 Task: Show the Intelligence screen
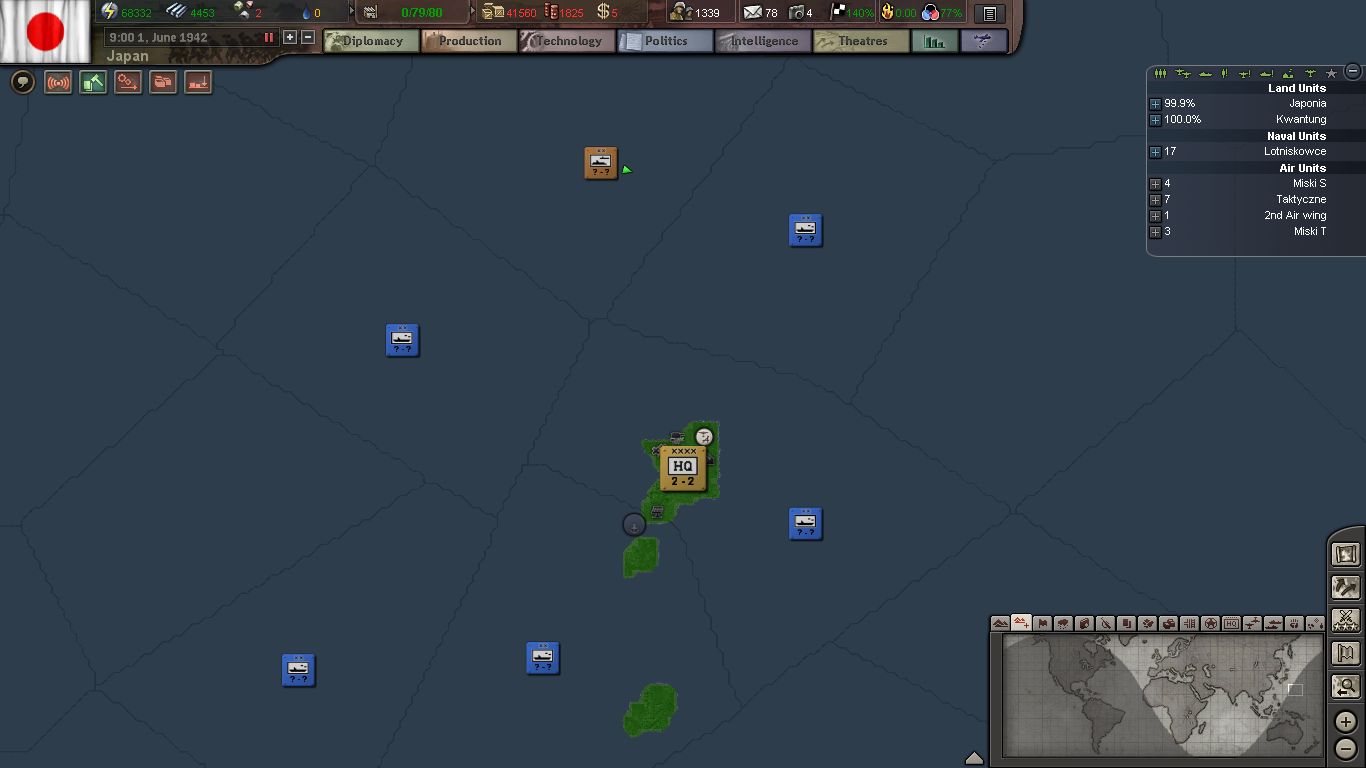point(763,41)
